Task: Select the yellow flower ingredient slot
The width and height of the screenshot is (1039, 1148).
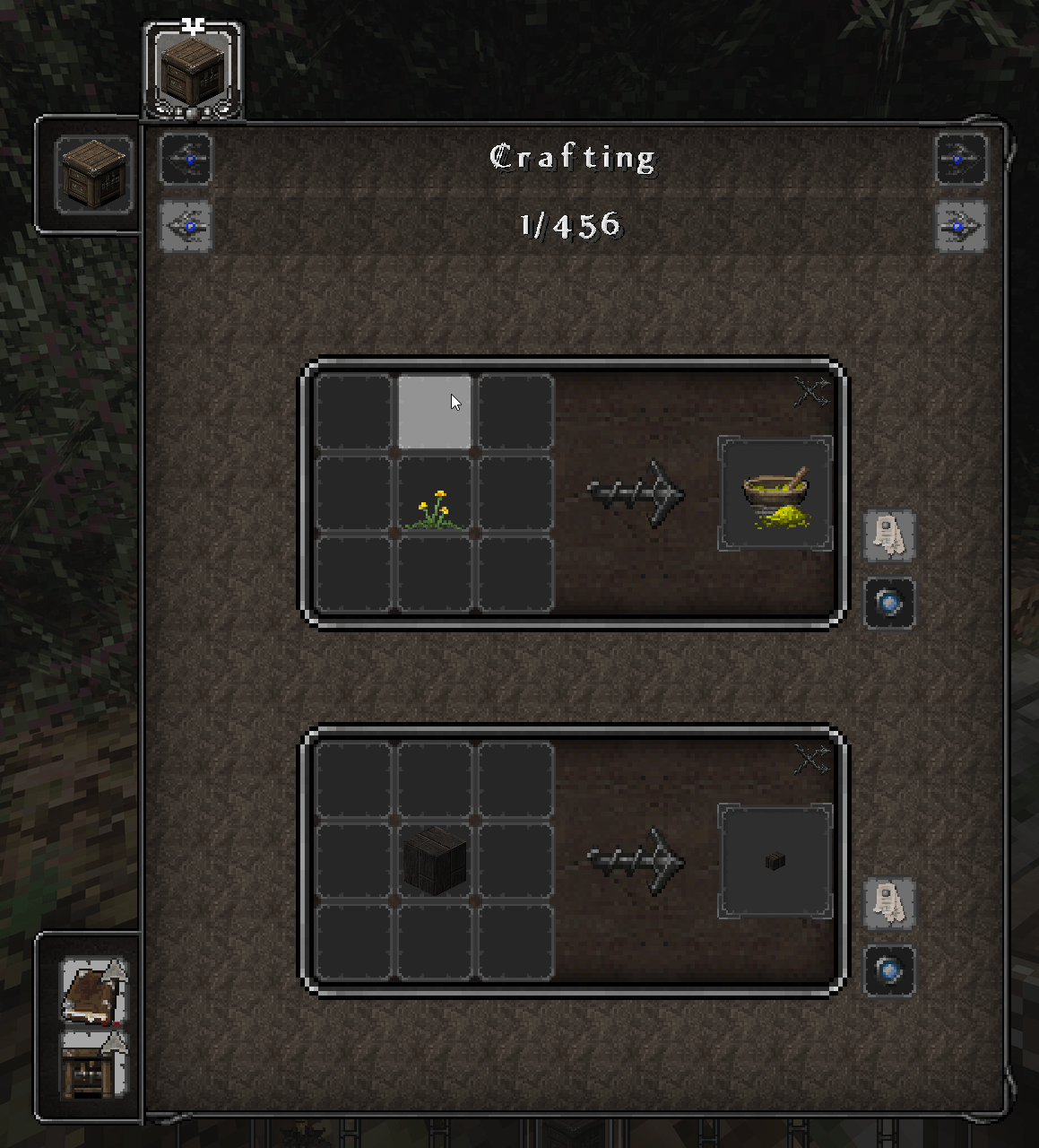Action: pyautogui.click(x=435, y=494)
